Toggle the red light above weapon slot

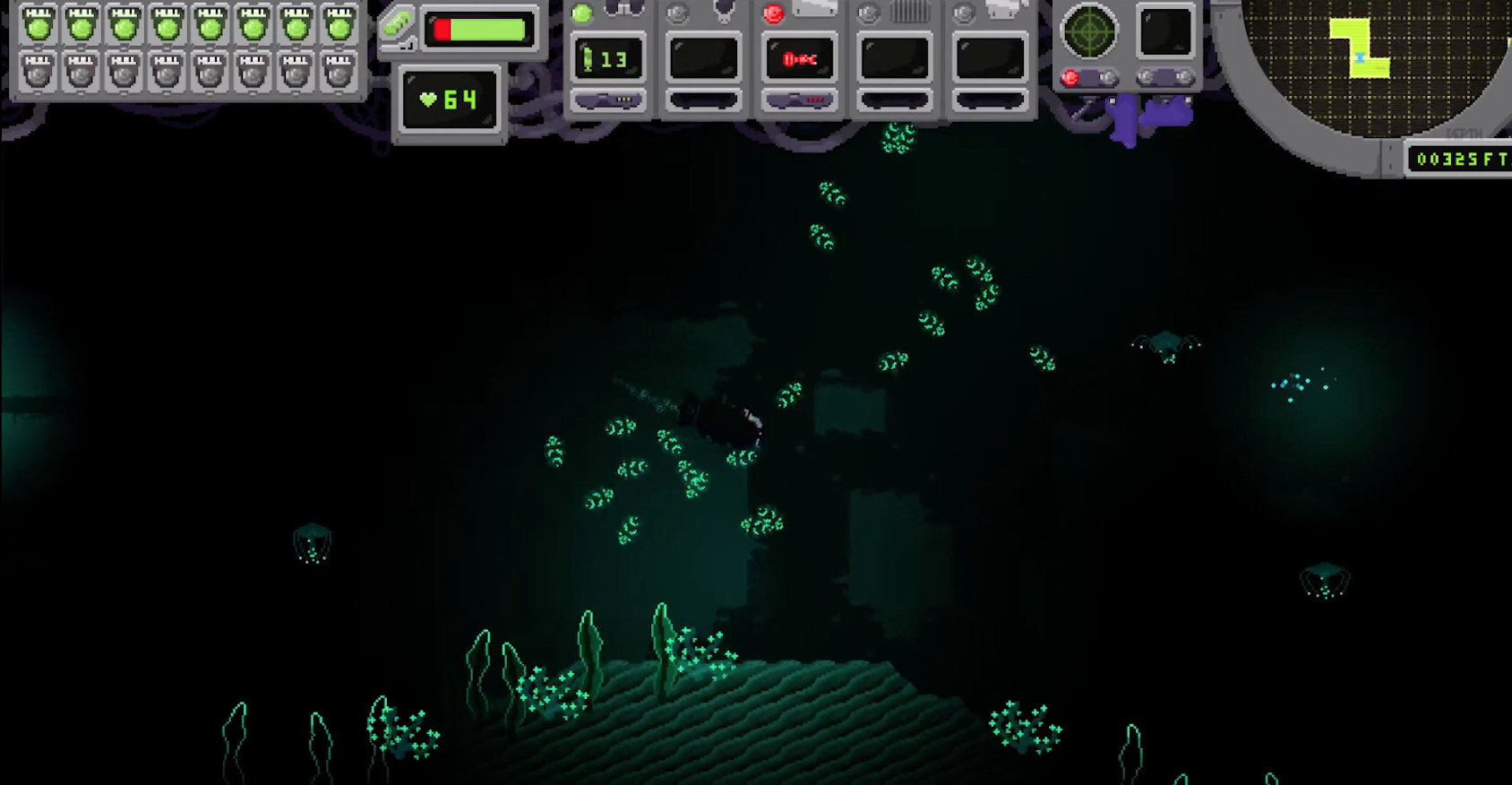point(772,13)
